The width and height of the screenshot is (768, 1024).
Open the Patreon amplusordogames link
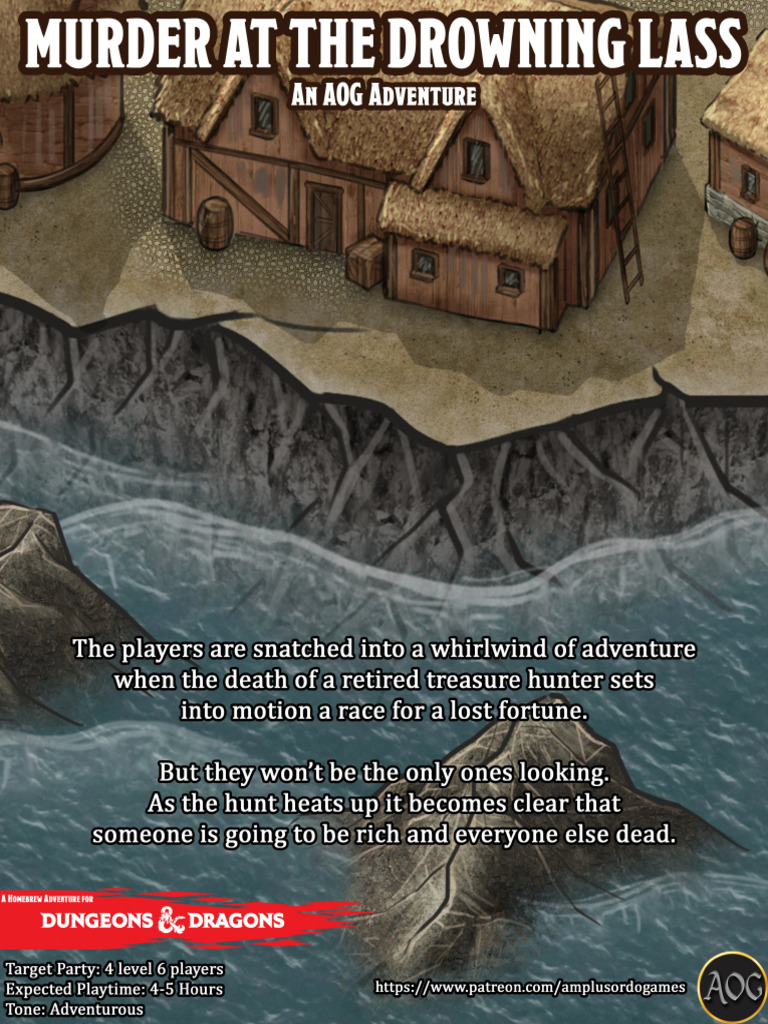coord(530,987)
